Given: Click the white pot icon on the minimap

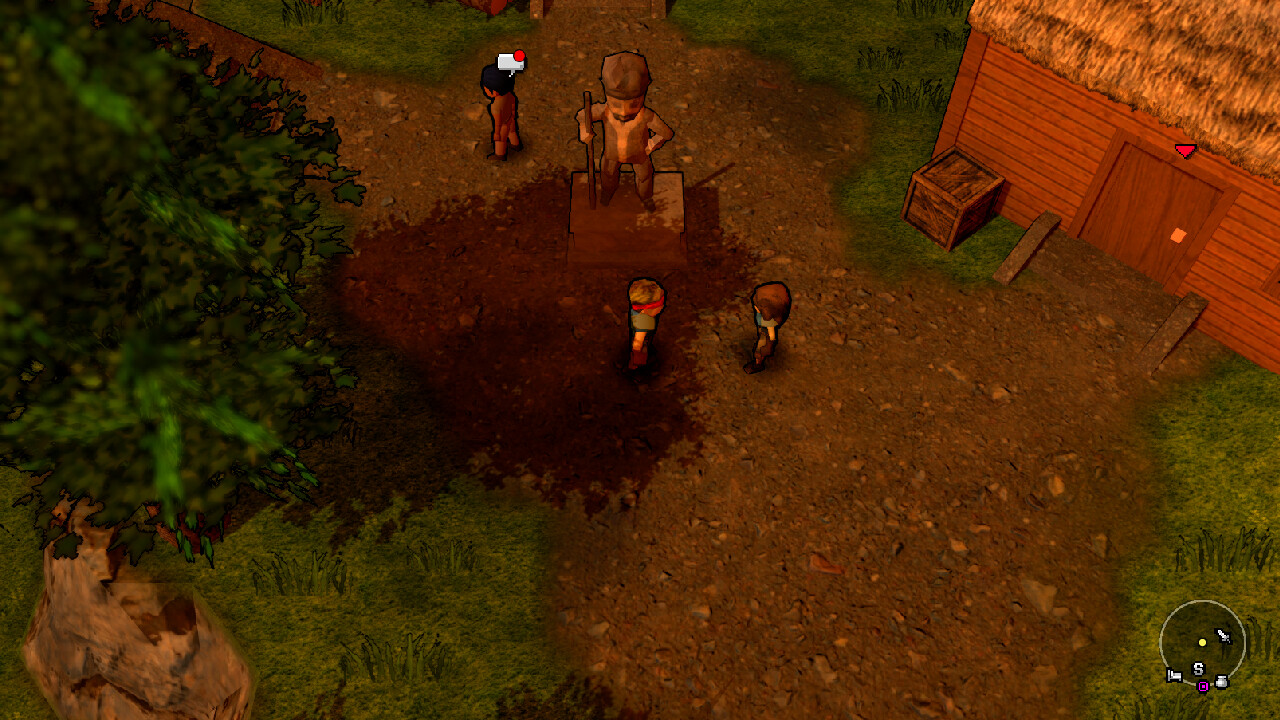Looking at the screenshot, I should (x=1221, y=682).
